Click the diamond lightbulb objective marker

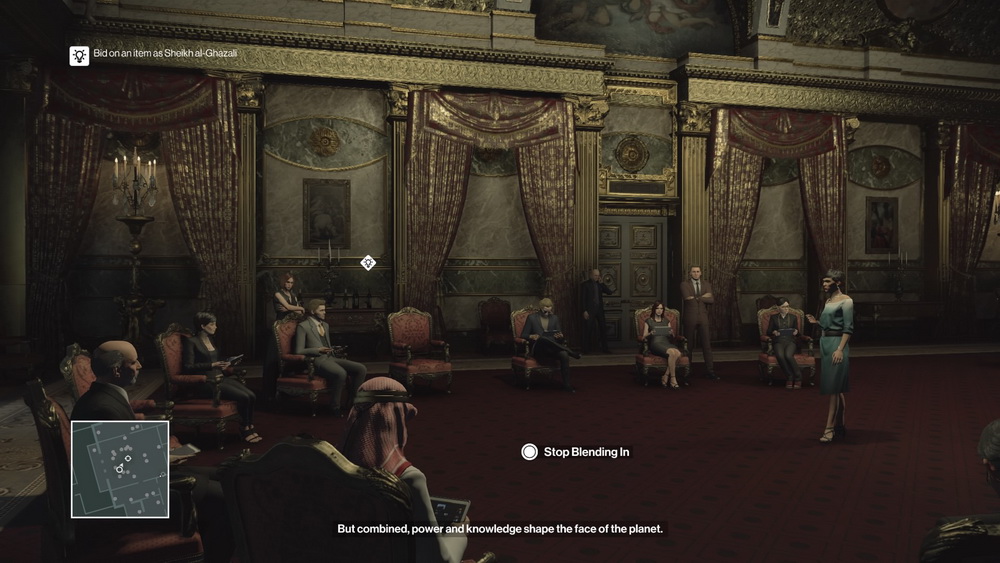coord(368,263)
